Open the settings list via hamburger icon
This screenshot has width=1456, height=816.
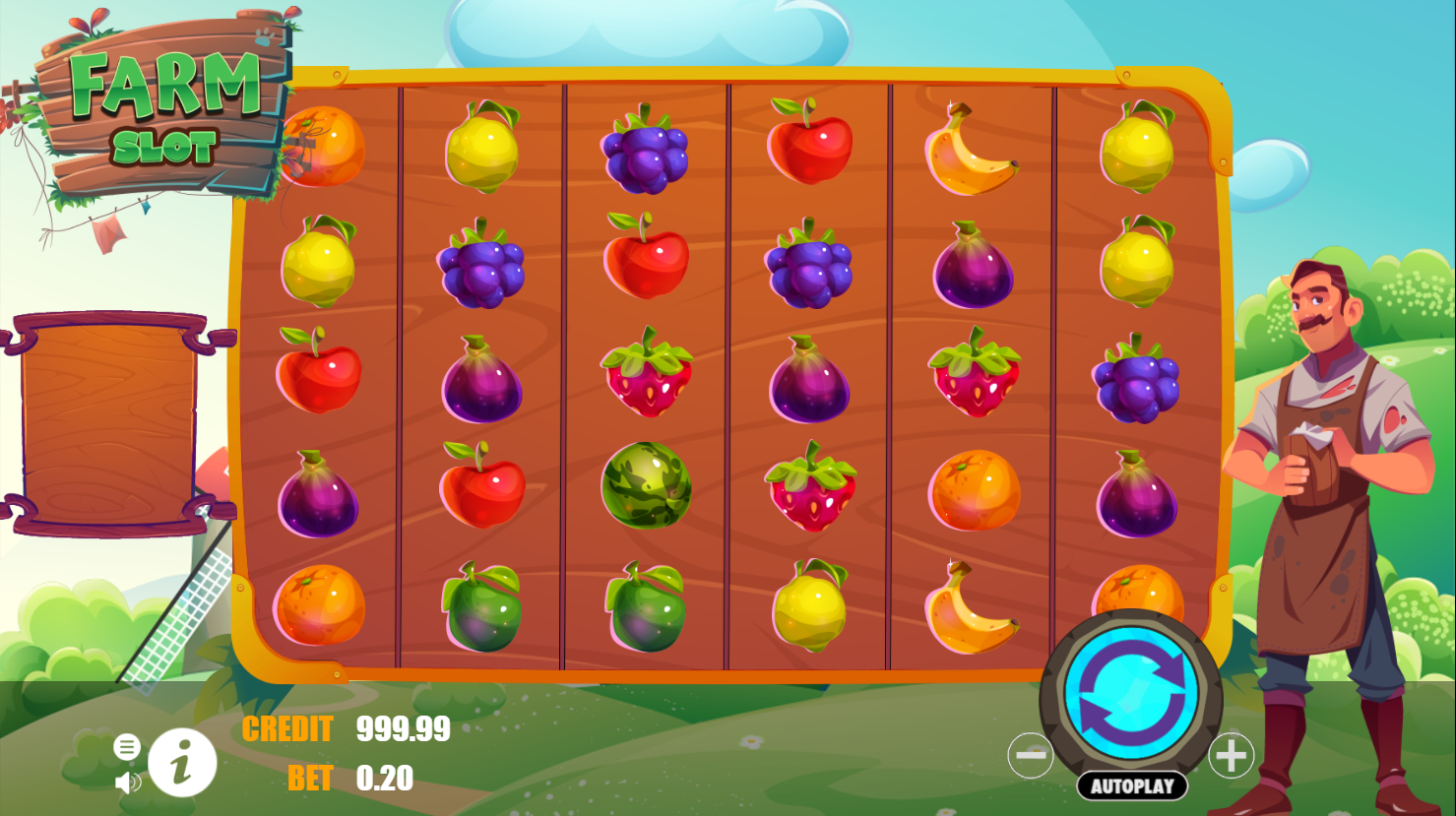[x=126, y=745]
